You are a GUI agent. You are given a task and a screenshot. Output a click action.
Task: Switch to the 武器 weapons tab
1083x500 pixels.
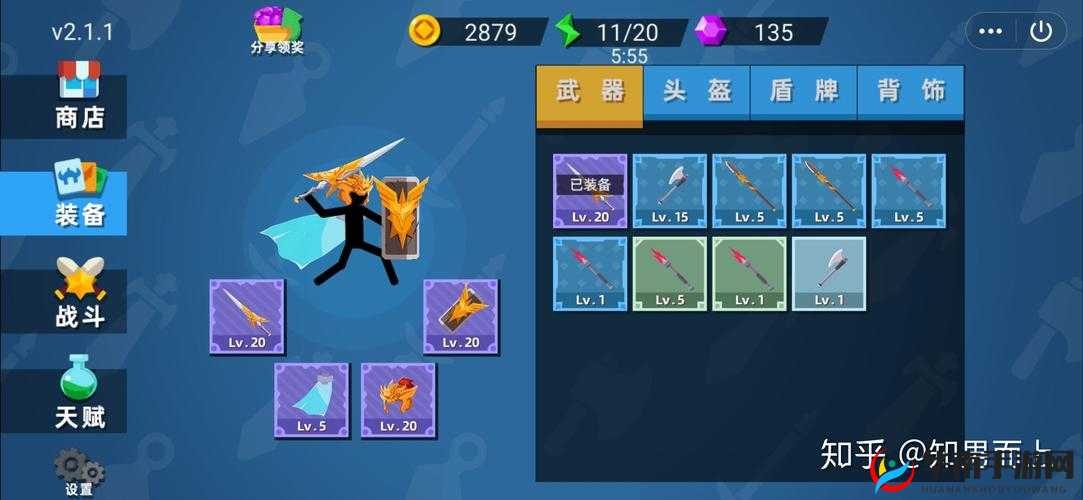click(x=590, y=92)
